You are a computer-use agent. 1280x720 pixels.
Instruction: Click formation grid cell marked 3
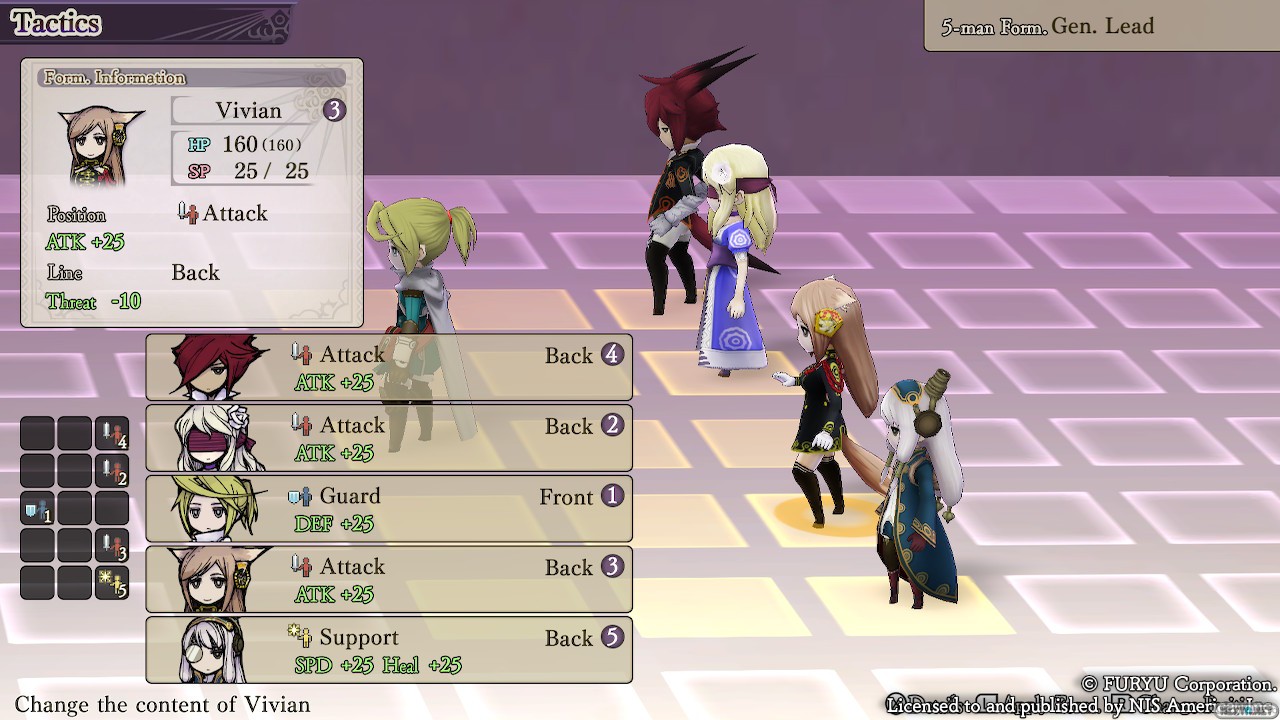[x=112, y=546]
